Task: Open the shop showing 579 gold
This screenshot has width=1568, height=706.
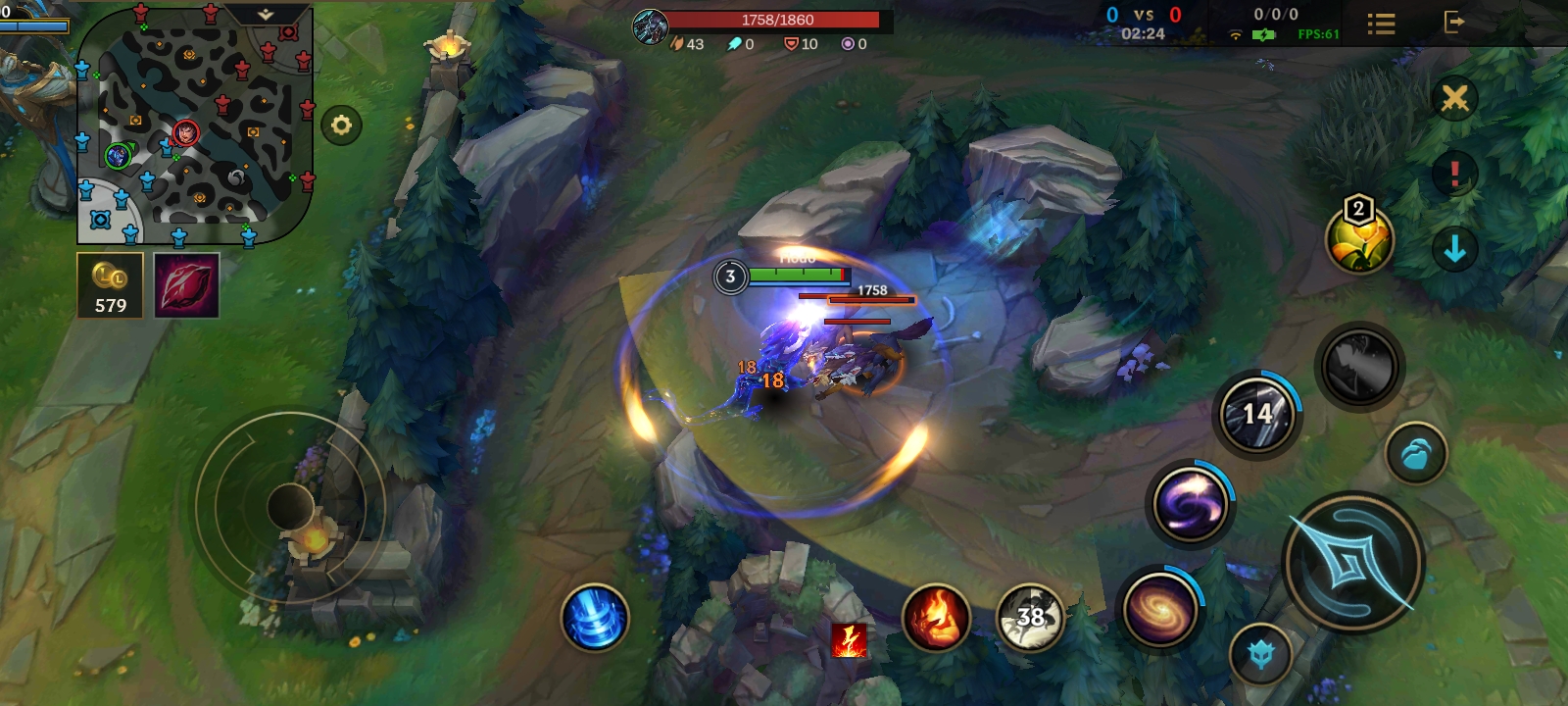Action: click(x=110, y=285)
